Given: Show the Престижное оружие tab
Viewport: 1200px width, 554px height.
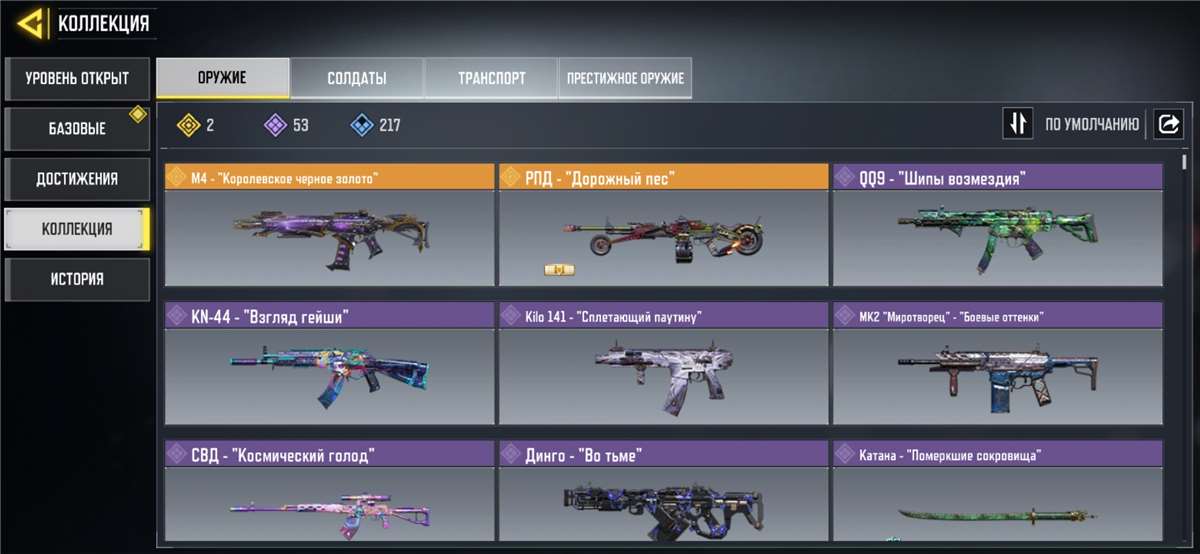Looking at the screenshot, I should [x=625, y=78].
